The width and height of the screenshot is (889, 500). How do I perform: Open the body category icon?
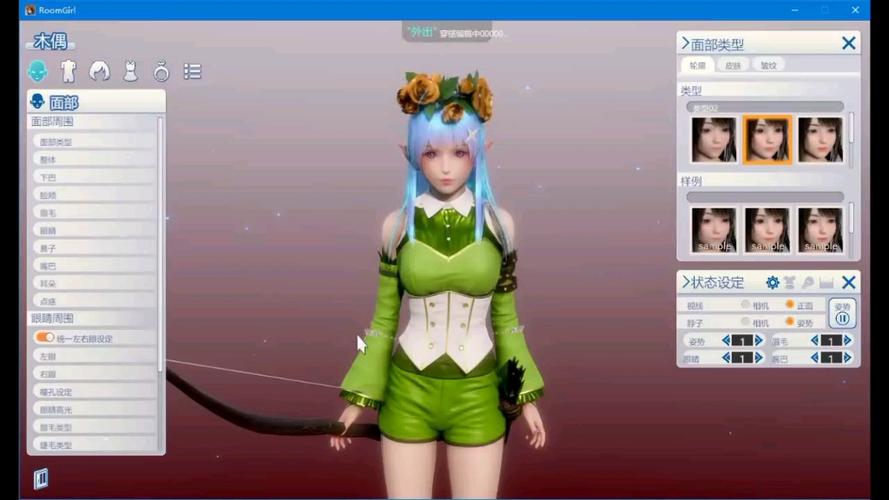click(x=68, y=71)
